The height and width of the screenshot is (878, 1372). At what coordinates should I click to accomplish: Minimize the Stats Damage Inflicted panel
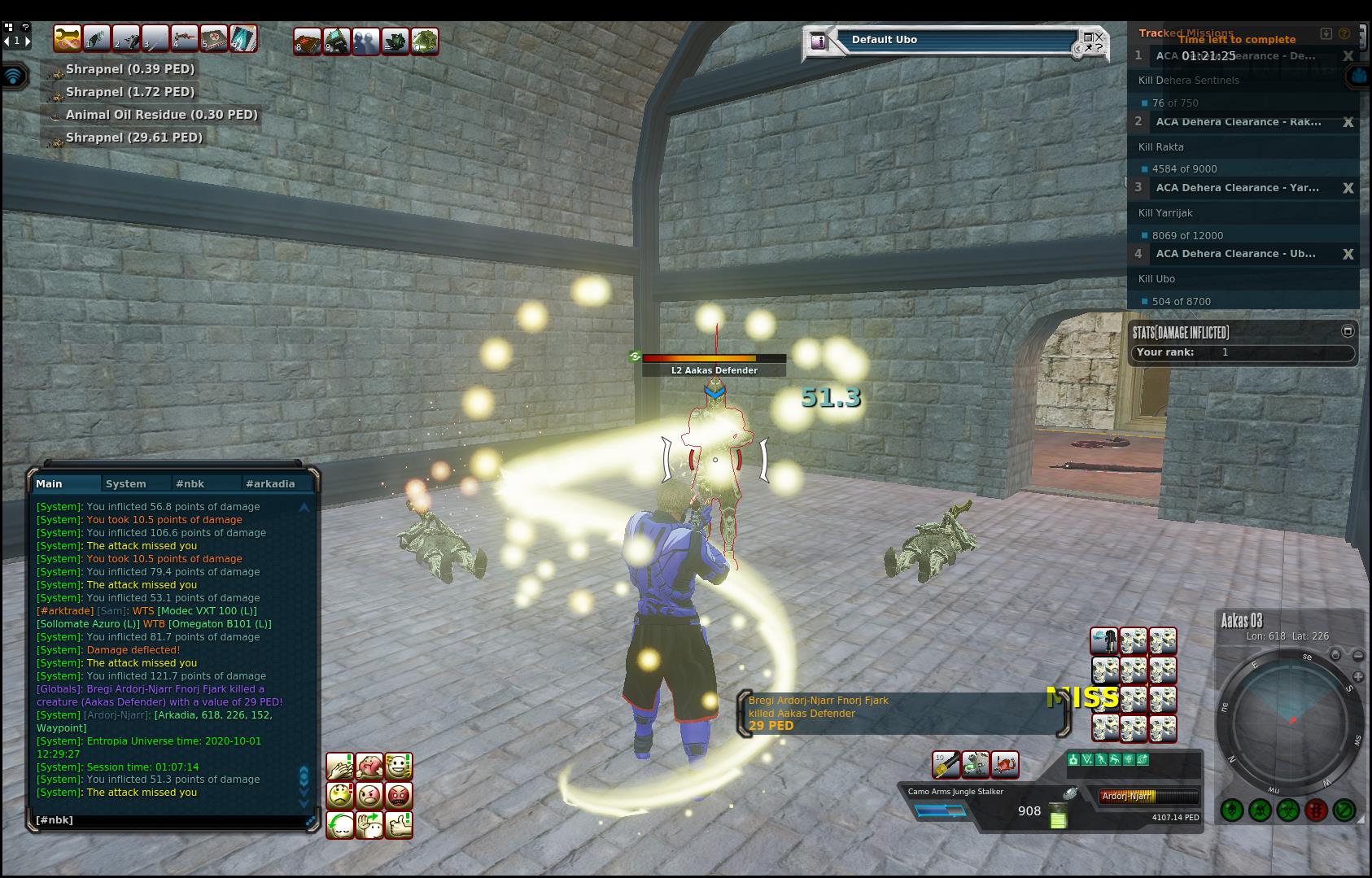coord(1348,330)
